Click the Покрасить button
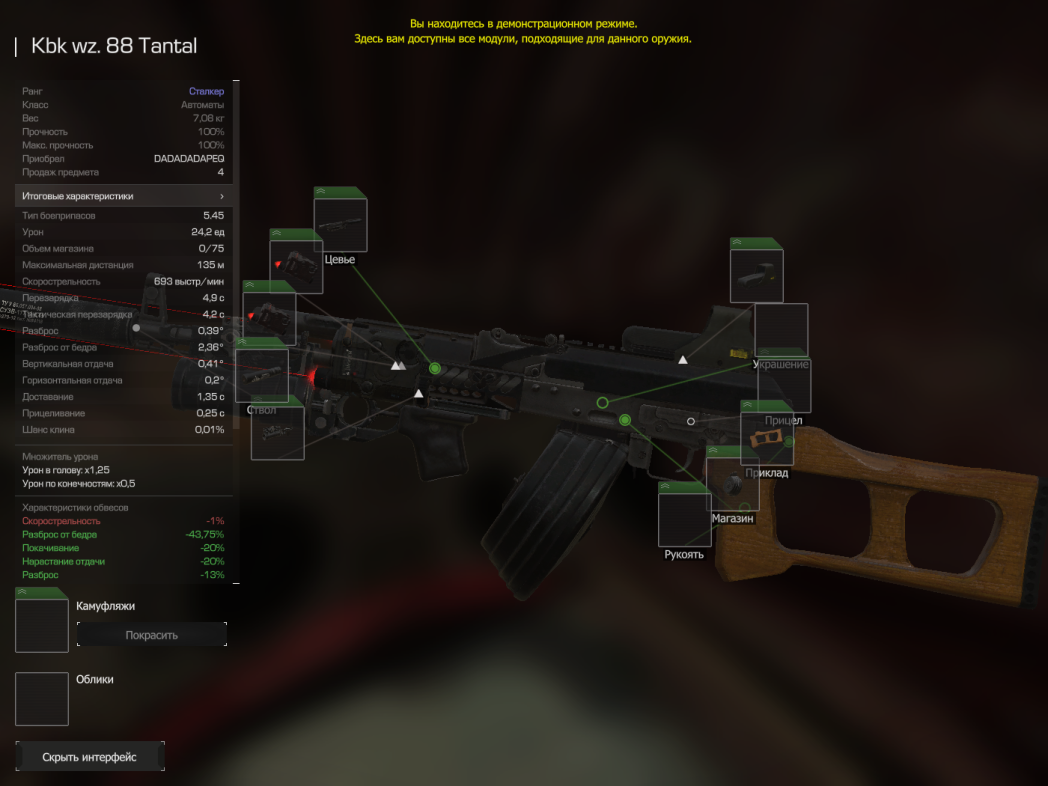The height and width of the screenshot is (786, 1048). 152,635
